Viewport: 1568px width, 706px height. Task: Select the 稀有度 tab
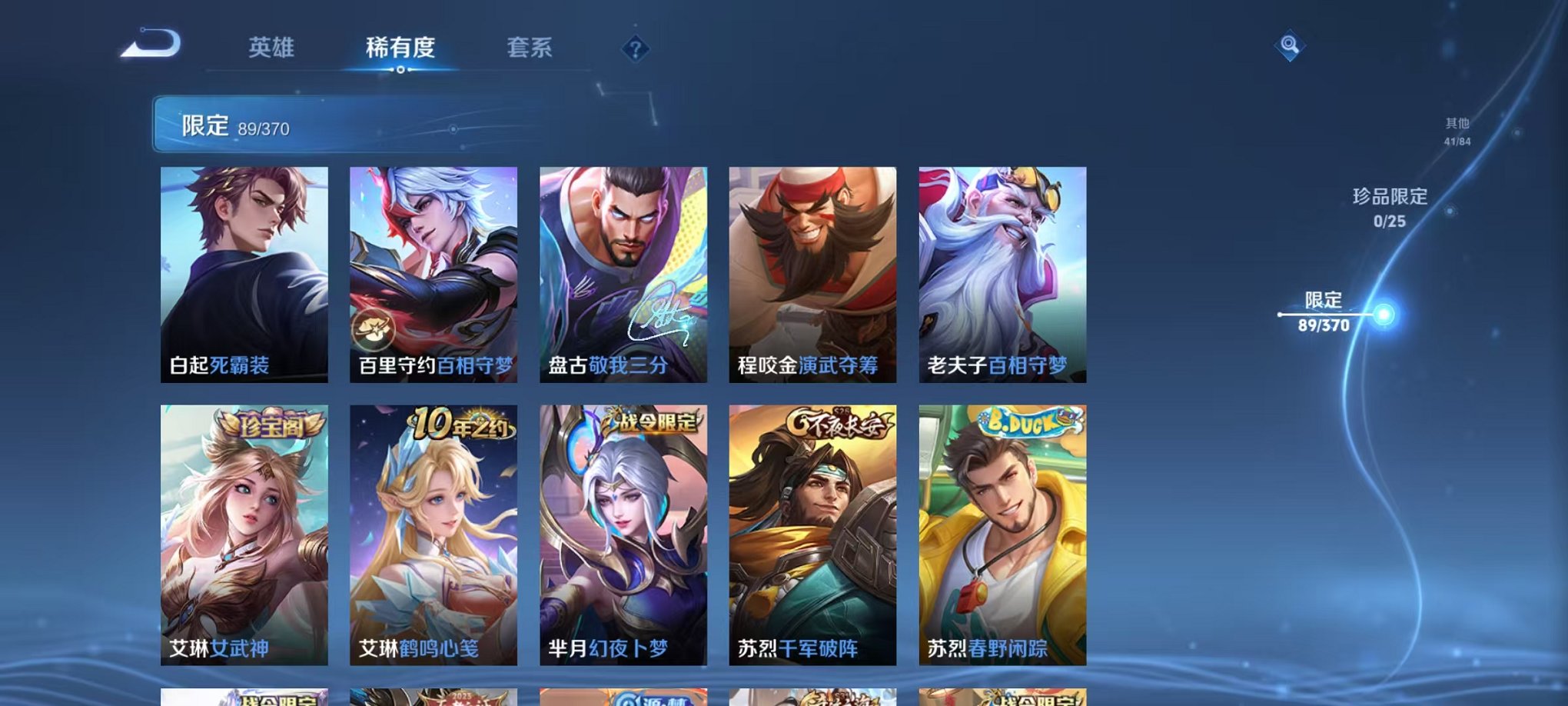point(403,48)
